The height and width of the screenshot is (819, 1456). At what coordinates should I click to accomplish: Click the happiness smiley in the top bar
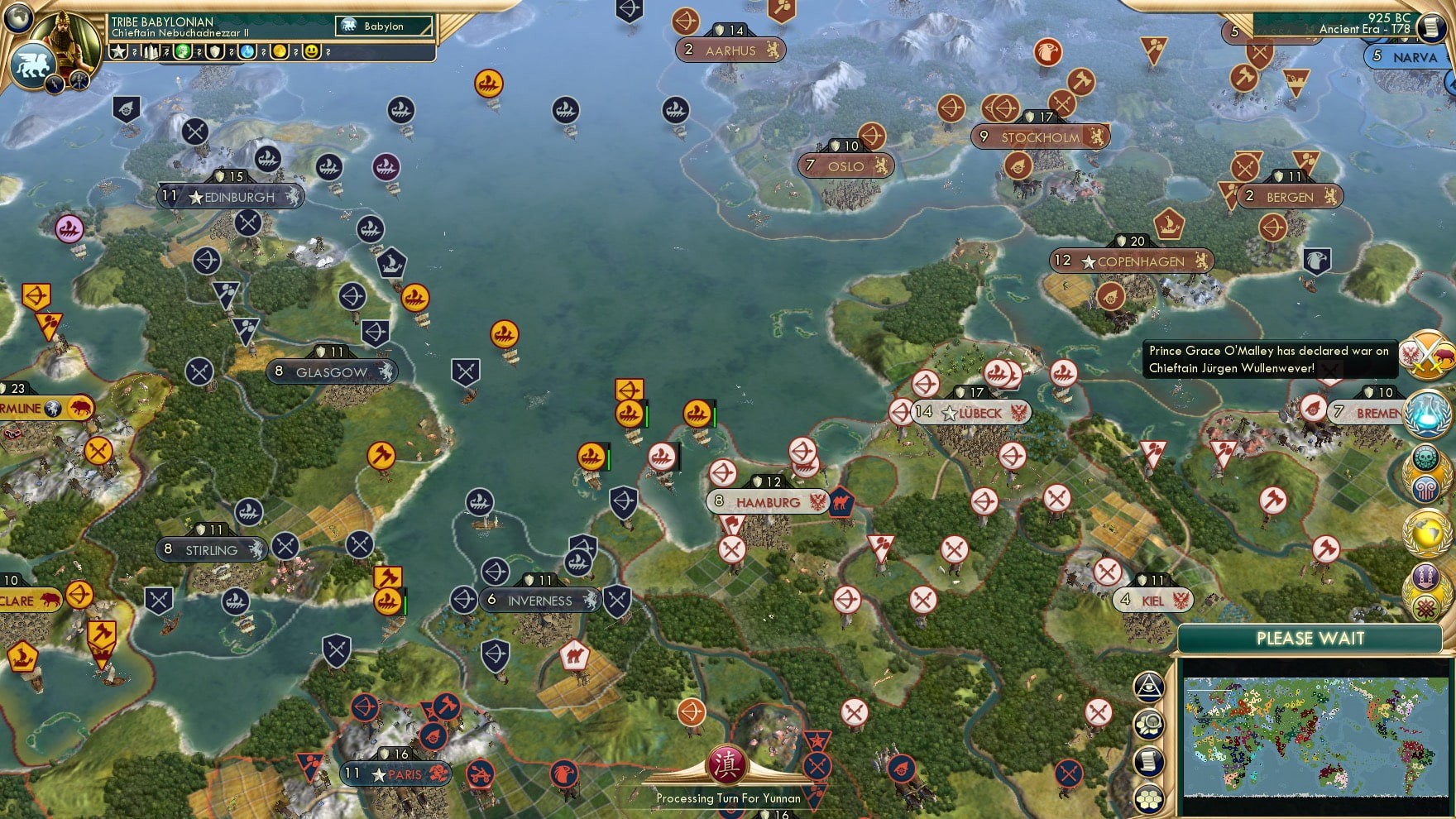(x=313, y=51)
